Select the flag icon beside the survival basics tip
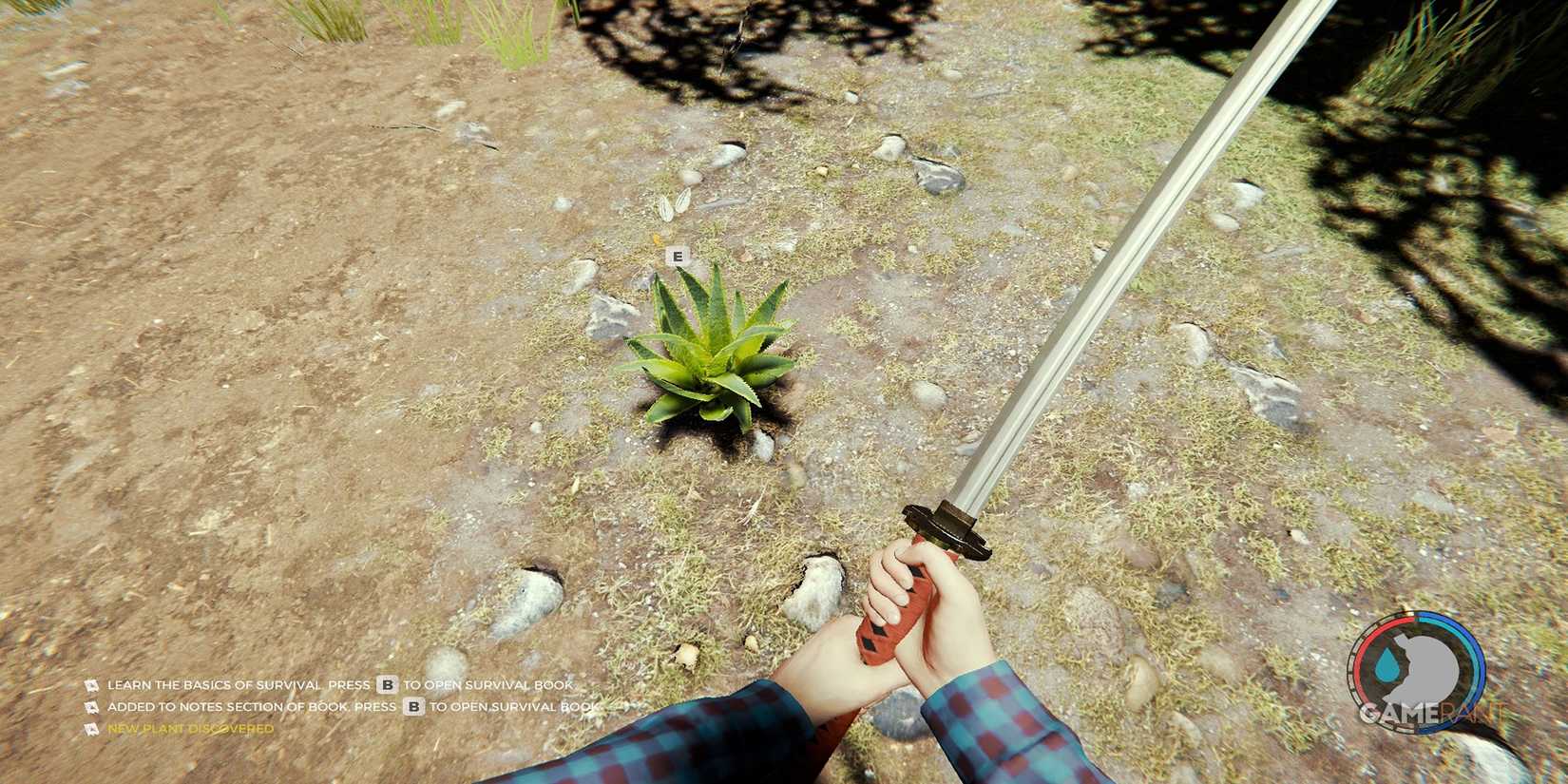This screenshot has width=1568, height=784. (91, 685)
